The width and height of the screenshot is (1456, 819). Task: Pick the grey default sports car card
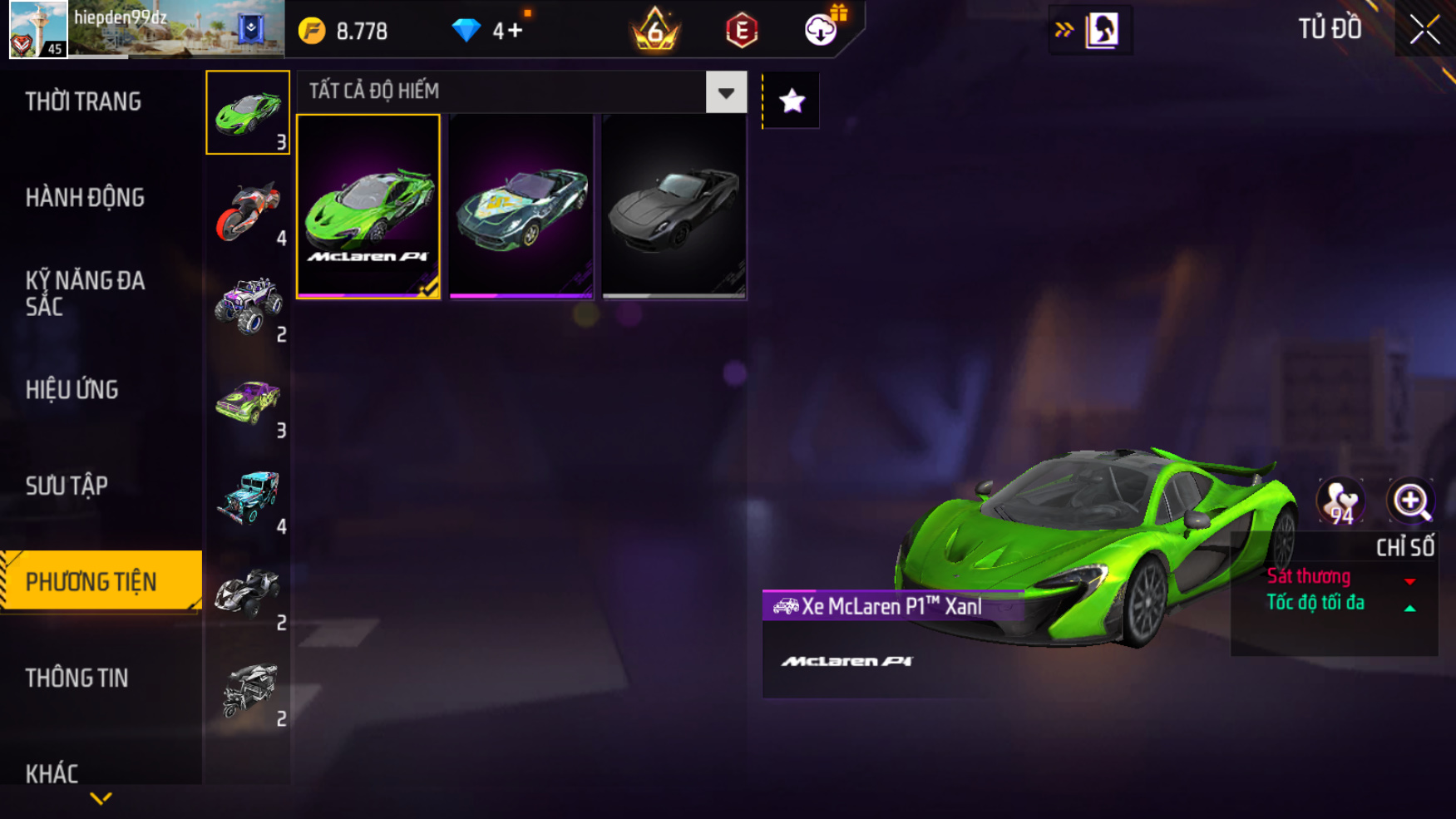[674, 206]
